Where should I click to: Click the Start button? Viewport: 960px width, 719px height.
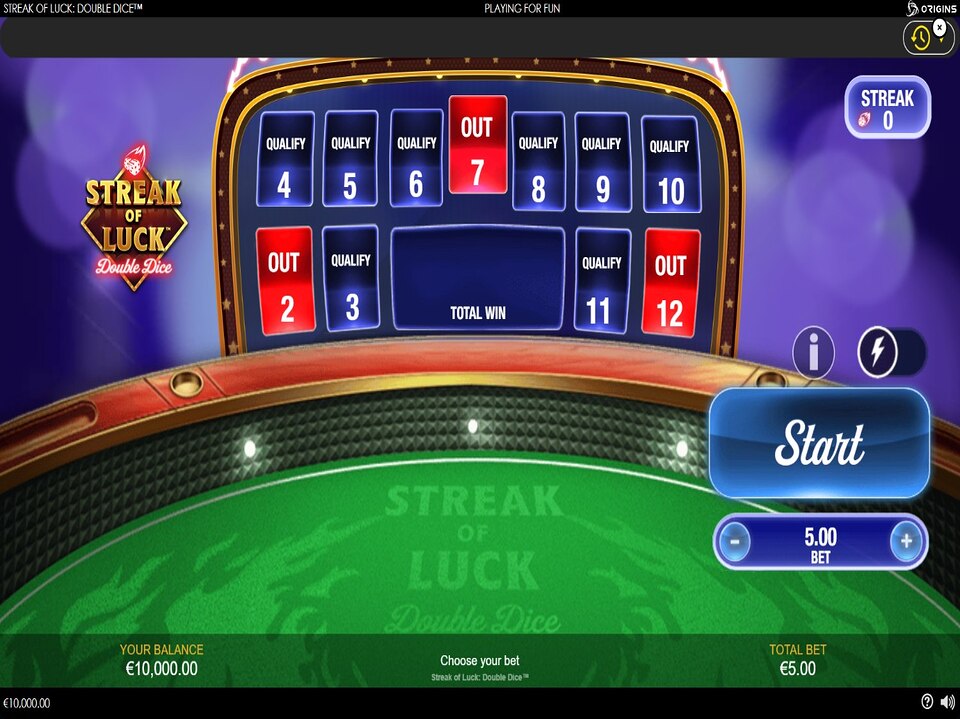(x=819, y=443)
